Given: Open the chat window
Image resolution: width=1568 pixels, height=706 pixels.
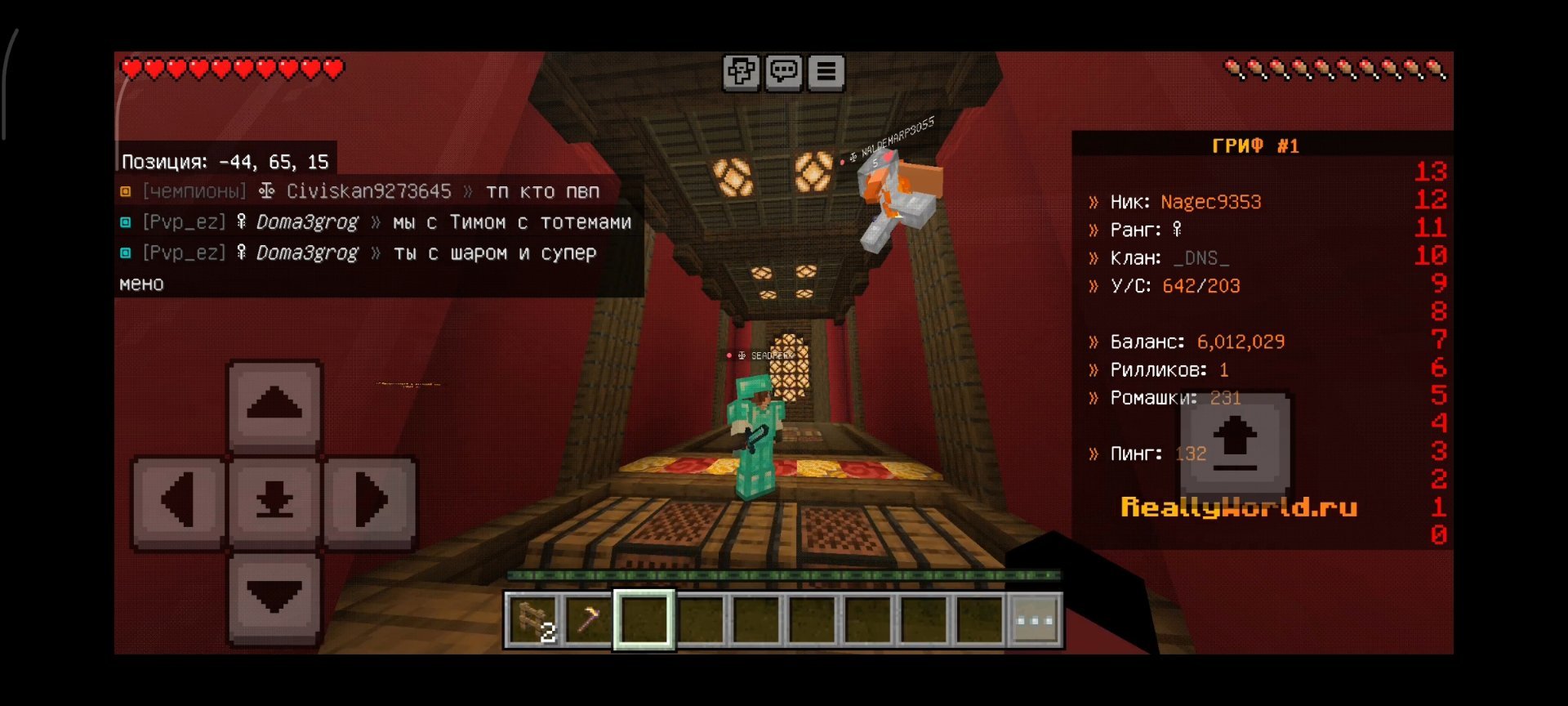Looking at the screenshot, I should 784,72.
